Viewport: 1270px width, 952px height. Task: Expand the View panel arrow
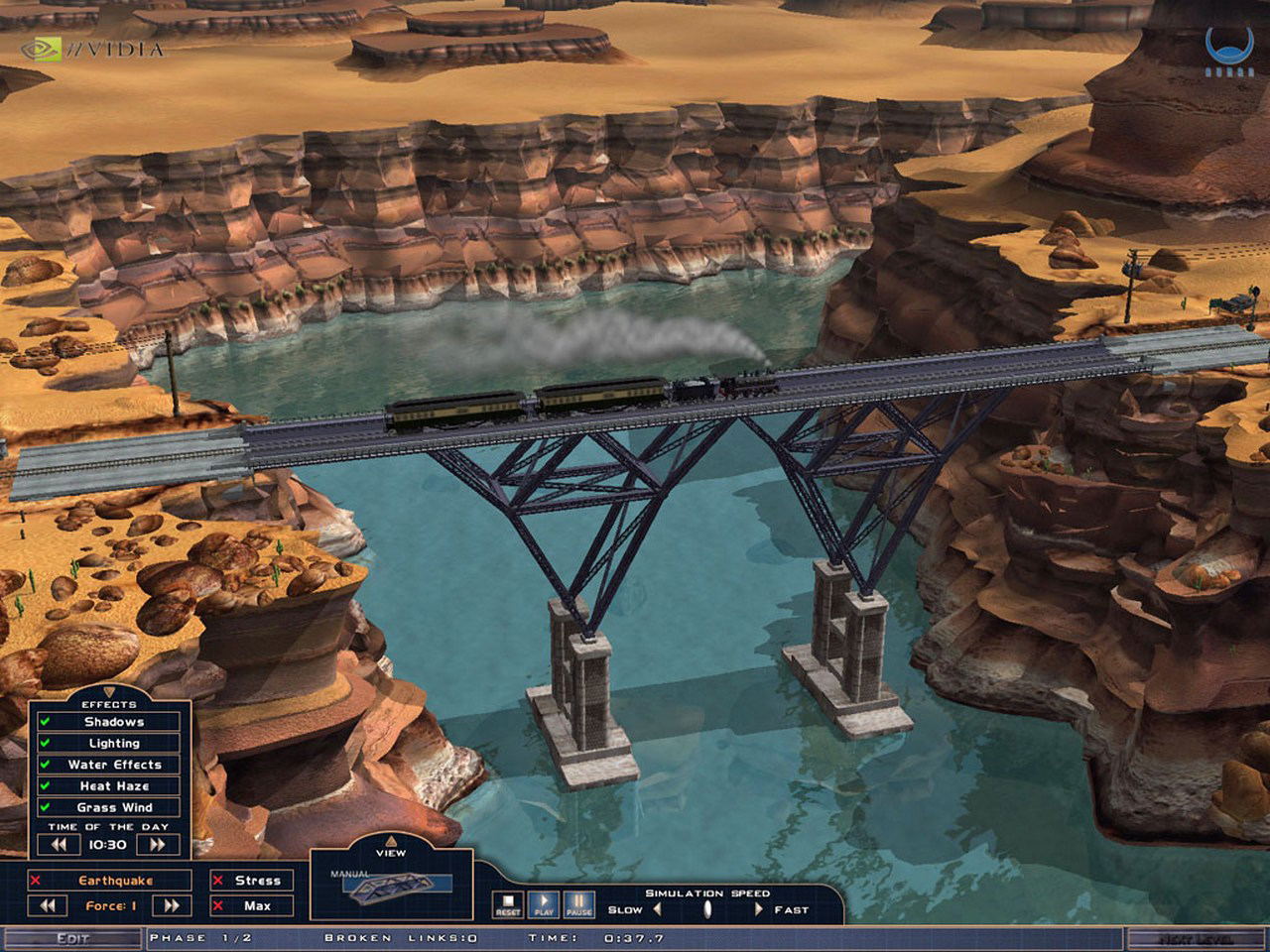(x=391, y=840)
